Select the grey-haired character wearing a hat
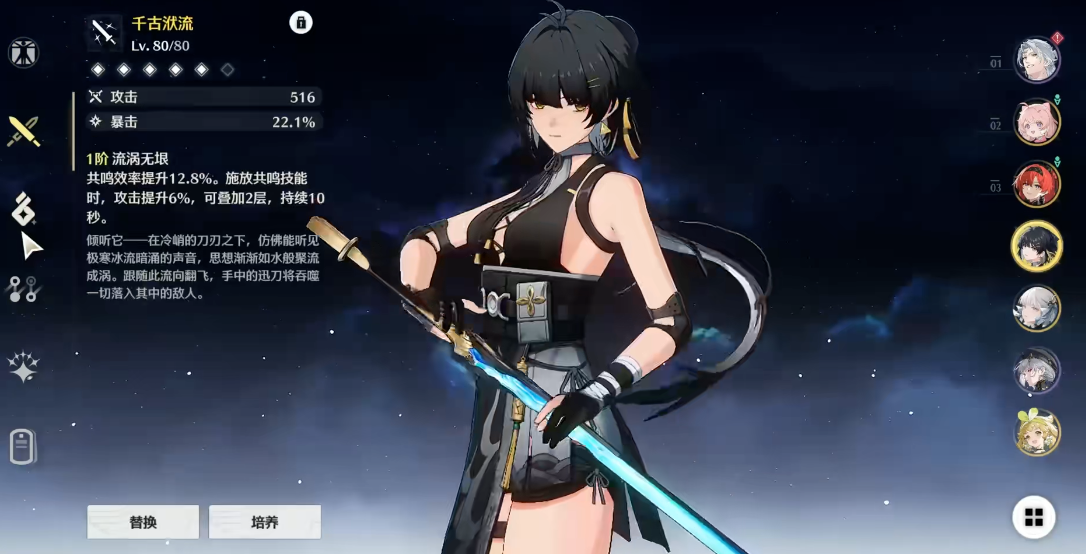Image resolution: width=1086 pixels, height=554 pixels. 1036,370
